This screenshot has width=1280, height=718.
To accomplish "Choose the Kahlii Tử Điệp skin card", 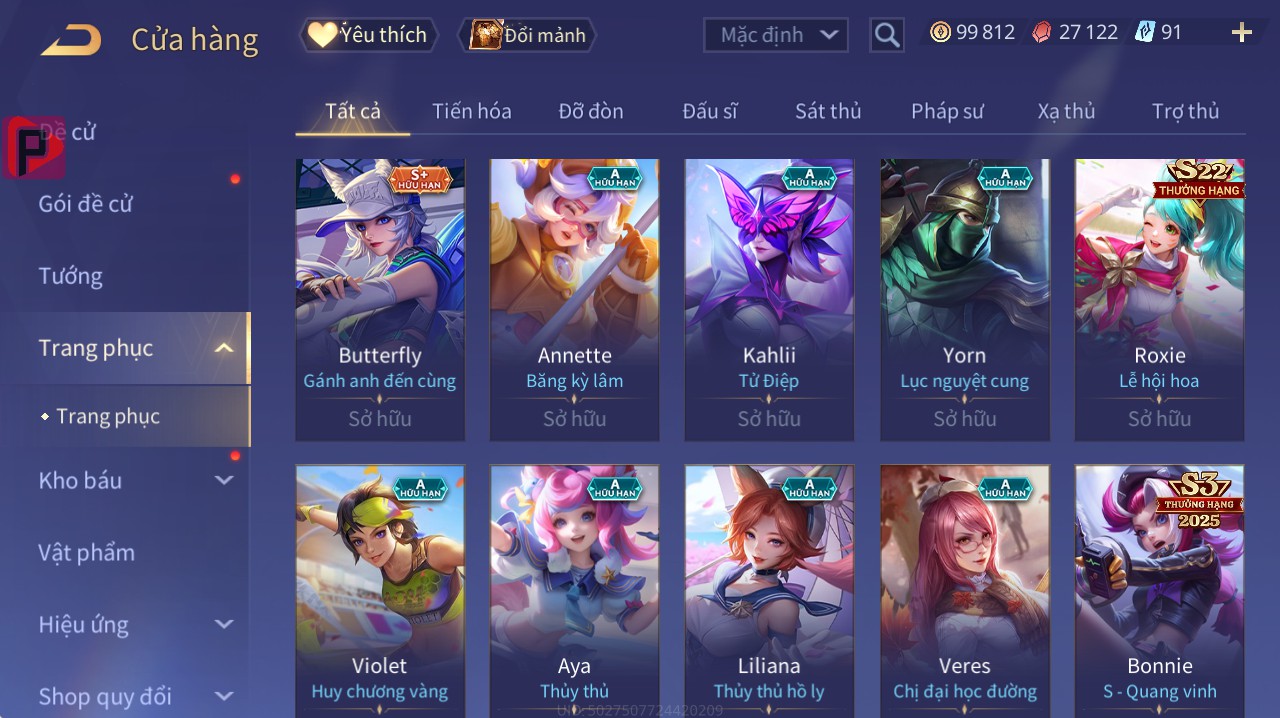I will coord(769,299).
